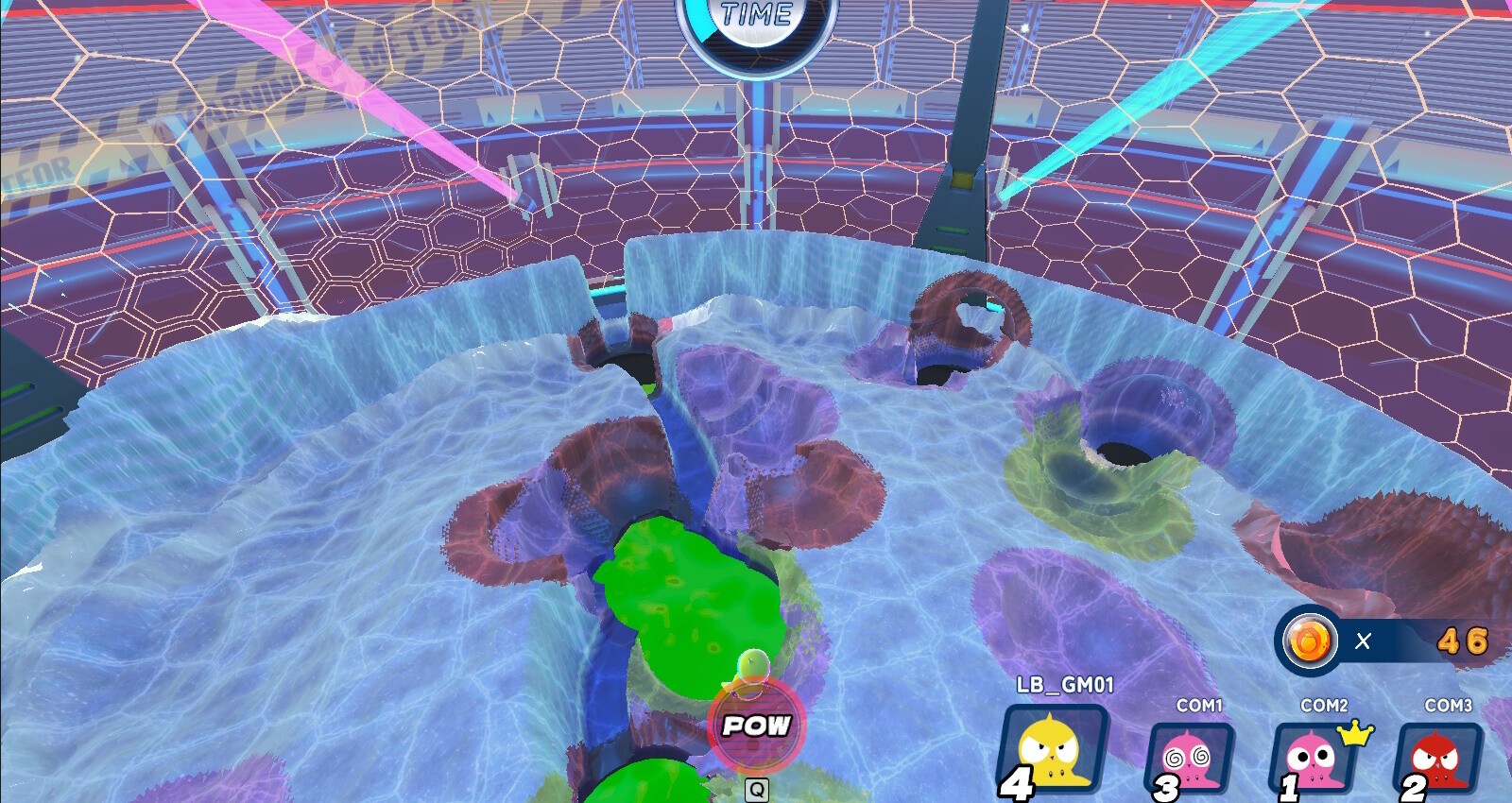This screenshot has height=803, width=1512.
Task: Click the dizzy pink COM1 avatar icon
Action: coord(1194,756)
